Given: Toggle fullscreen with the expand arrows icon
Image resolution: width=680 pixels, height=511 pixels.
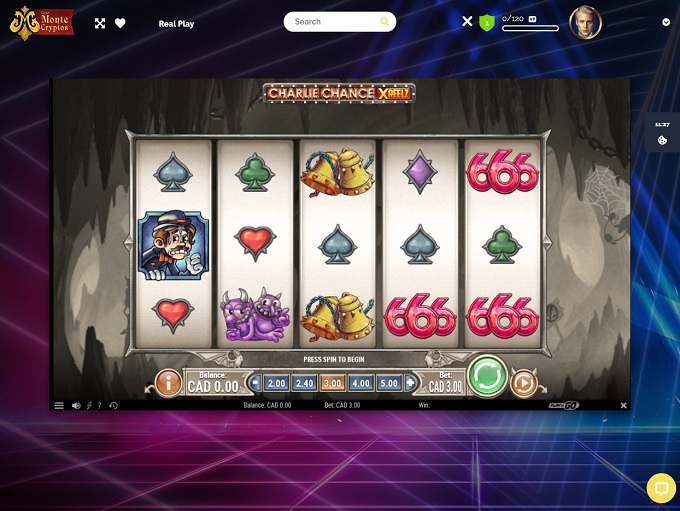Looking at the screenshot, I should (x=100, y=23).
